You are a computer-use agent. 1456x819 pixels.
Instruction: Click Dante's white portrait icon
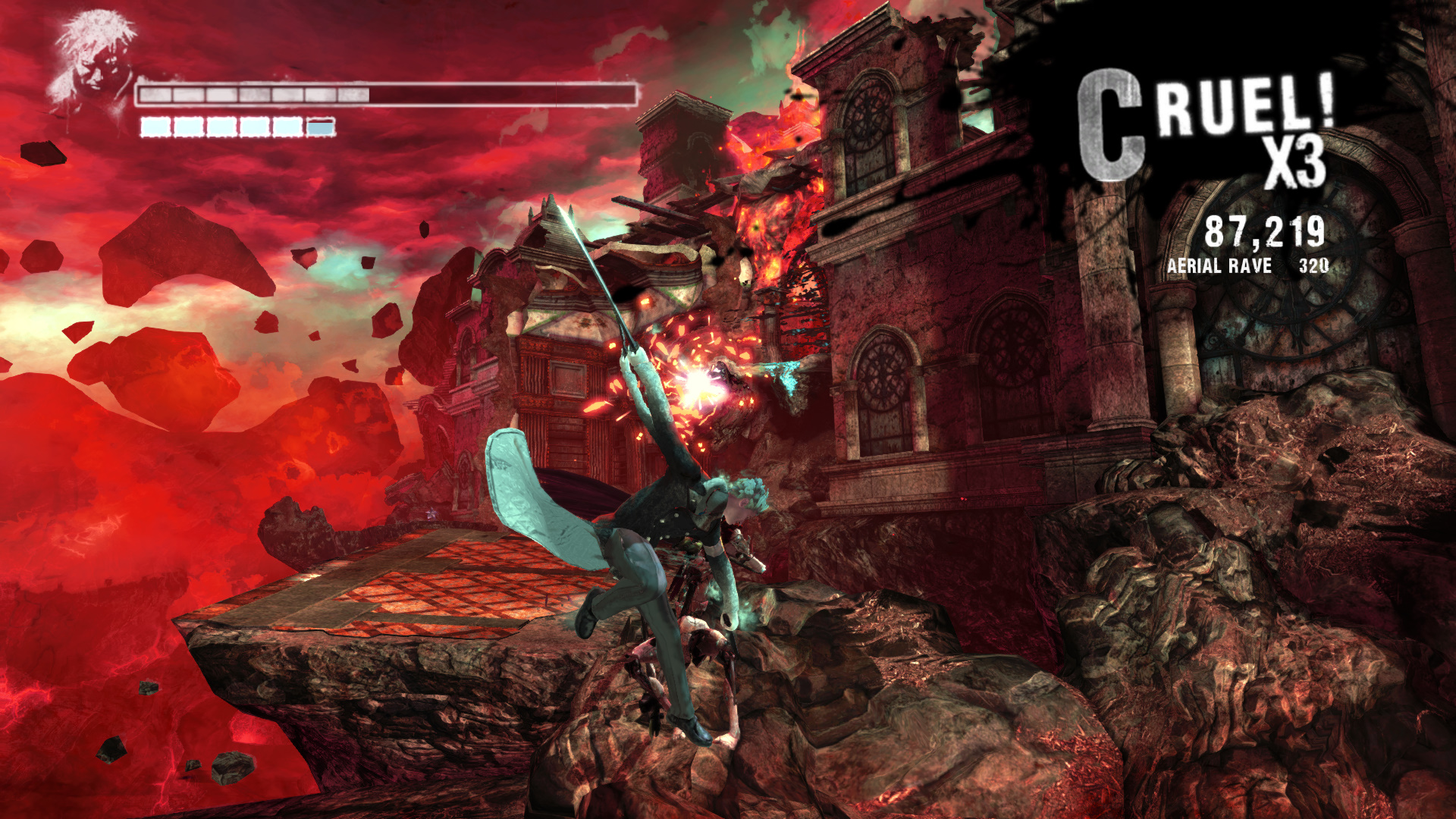pyautogui.click(x=93, y=62)
